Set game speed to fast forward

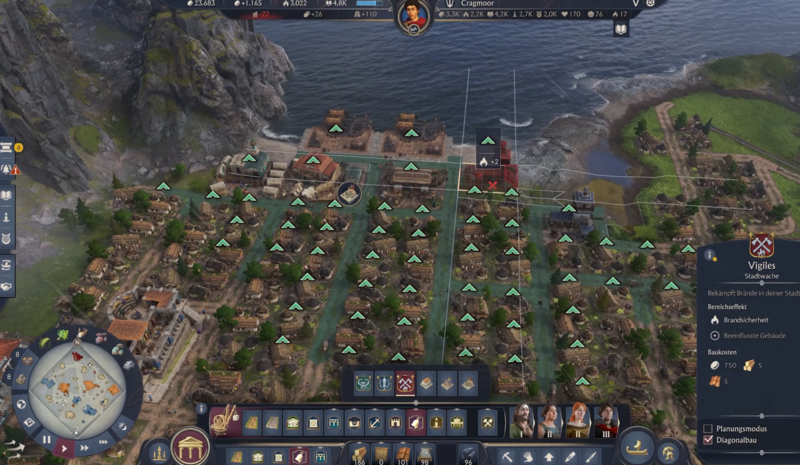(x=86, y=448)
